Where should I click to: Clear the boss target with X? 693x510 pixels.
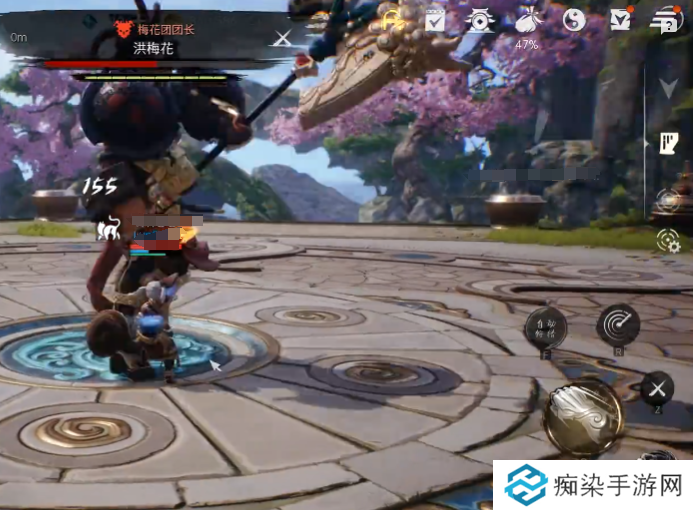[284, 38]
